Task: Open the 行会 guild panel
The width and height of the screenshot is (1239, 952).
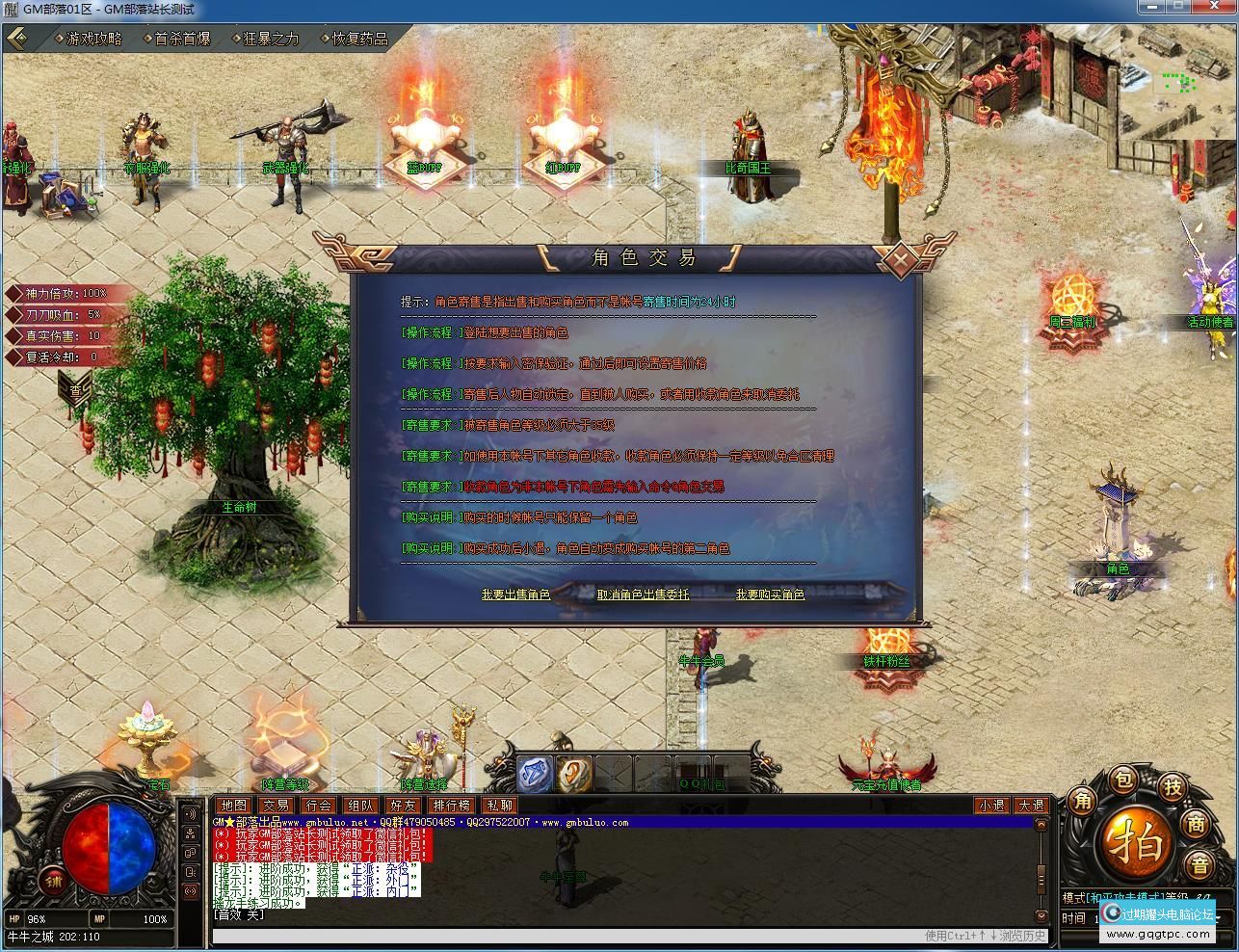Action: [x=318, y=806]
